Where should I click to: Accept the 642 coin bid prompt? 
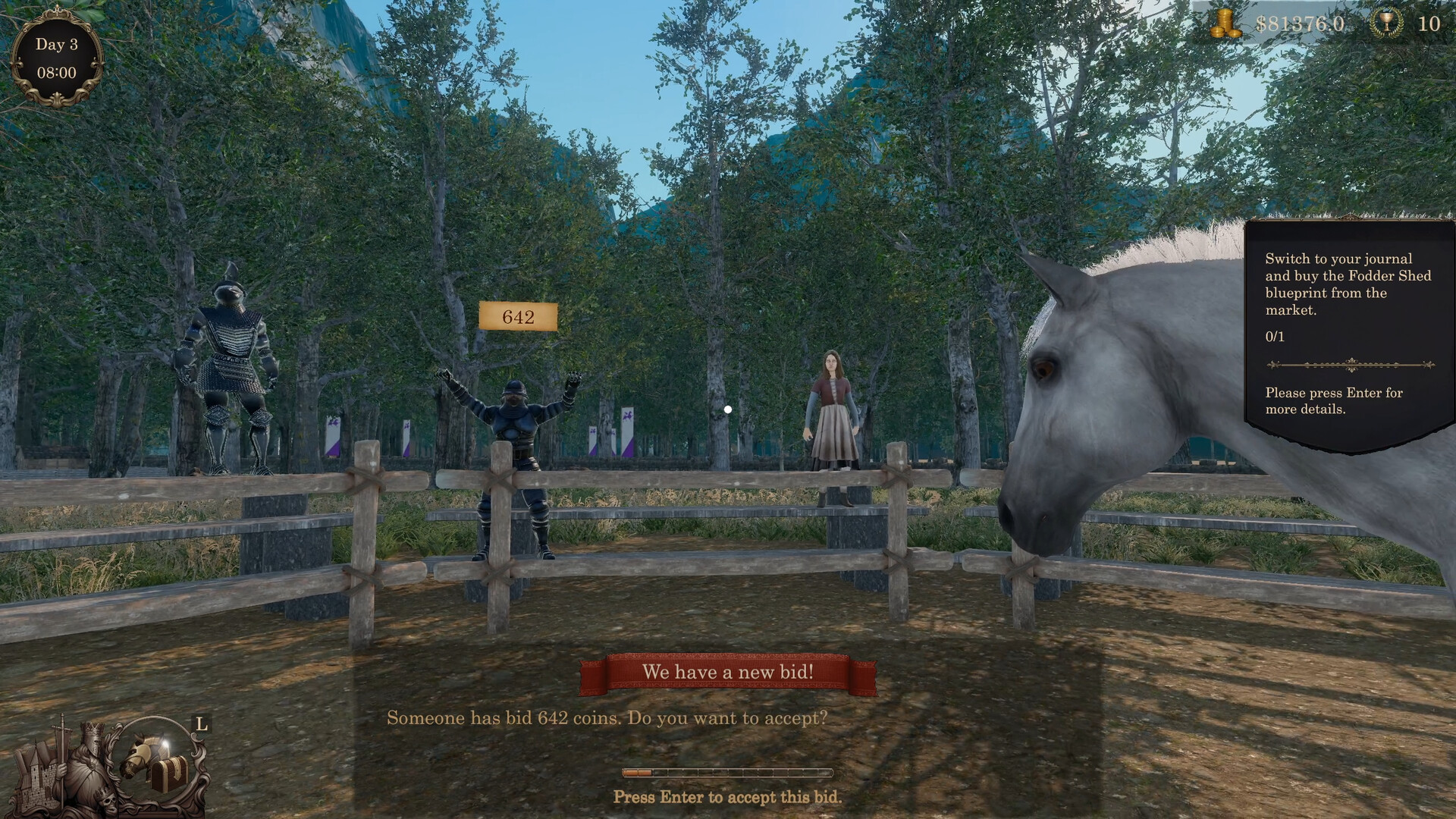tap(607, 716)
